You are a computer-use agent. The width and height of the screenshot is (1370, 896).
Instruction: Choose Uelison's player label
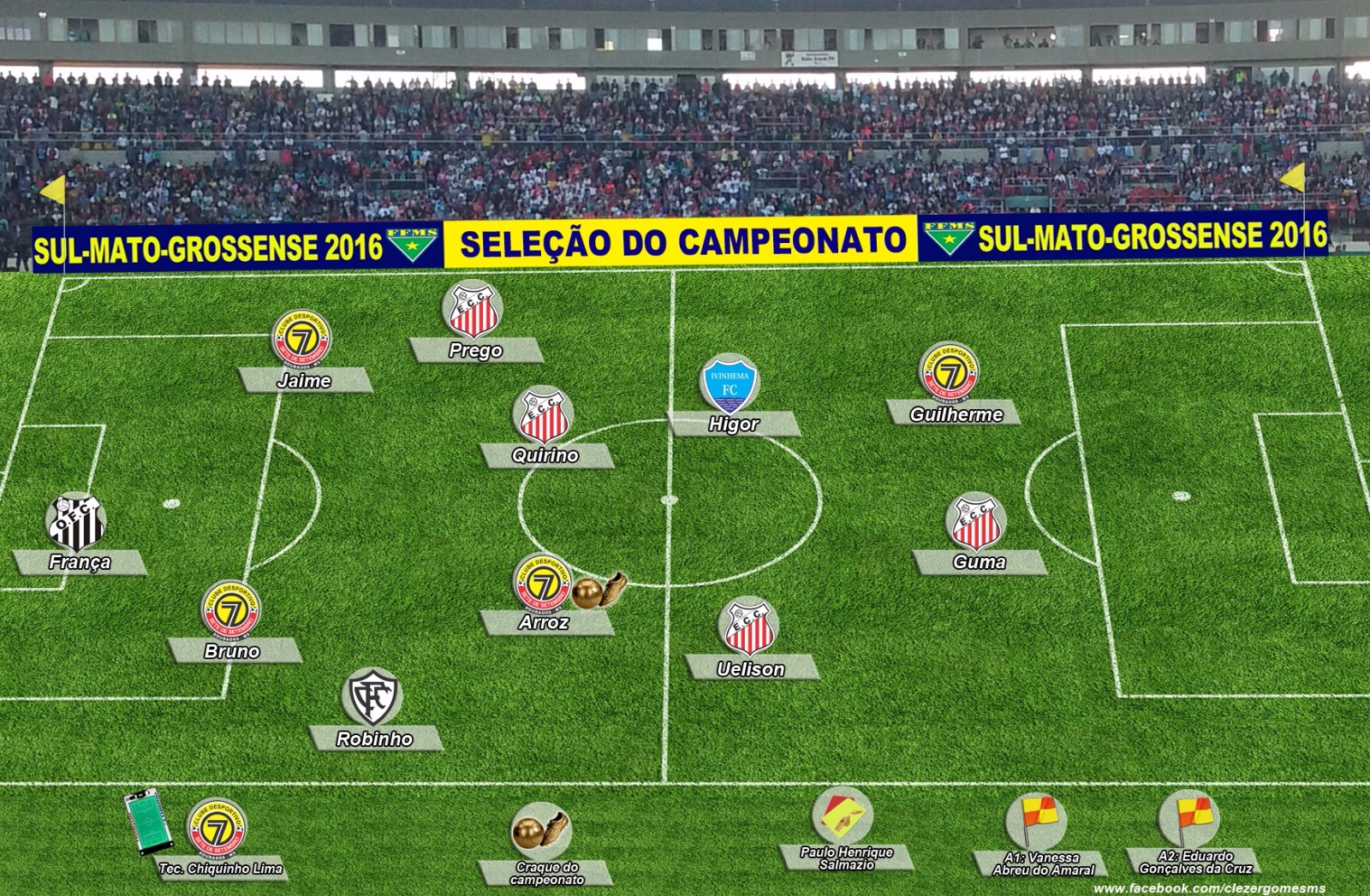(751, 668)
